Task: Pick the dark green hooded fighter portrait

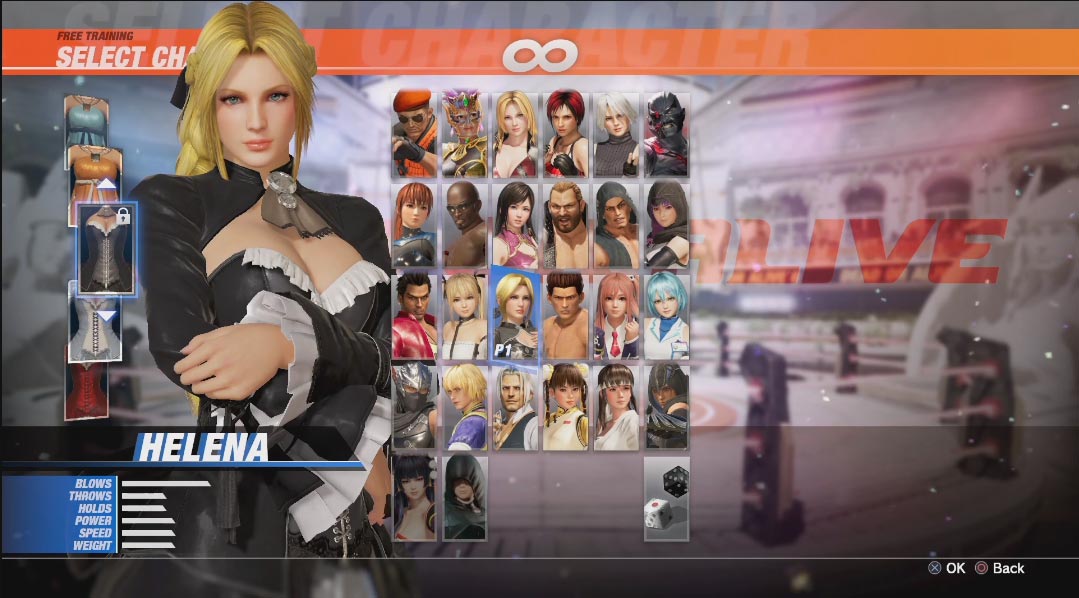Action: click(x=465, y=497)
